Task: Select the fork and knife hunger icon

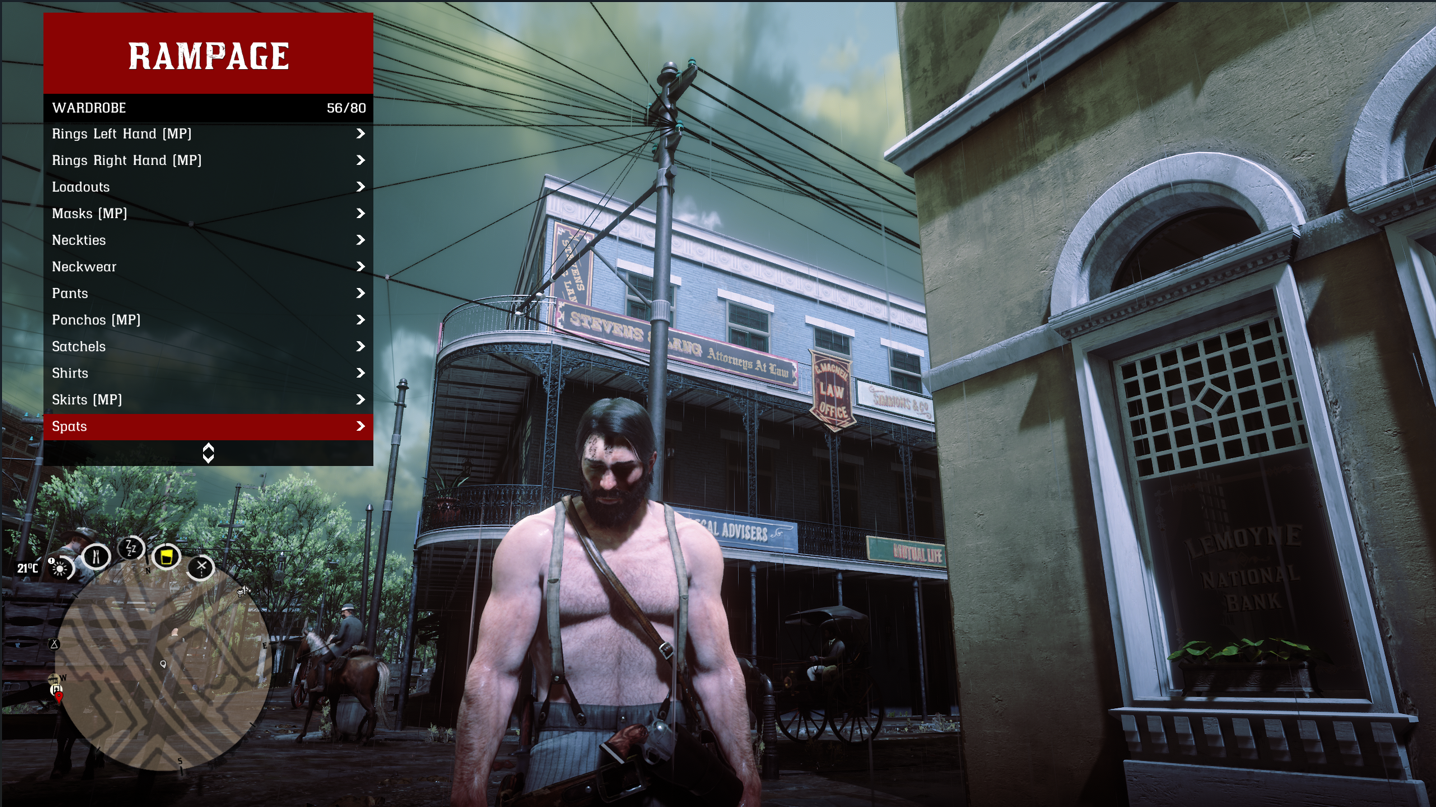Action: [x=96, y=556]
